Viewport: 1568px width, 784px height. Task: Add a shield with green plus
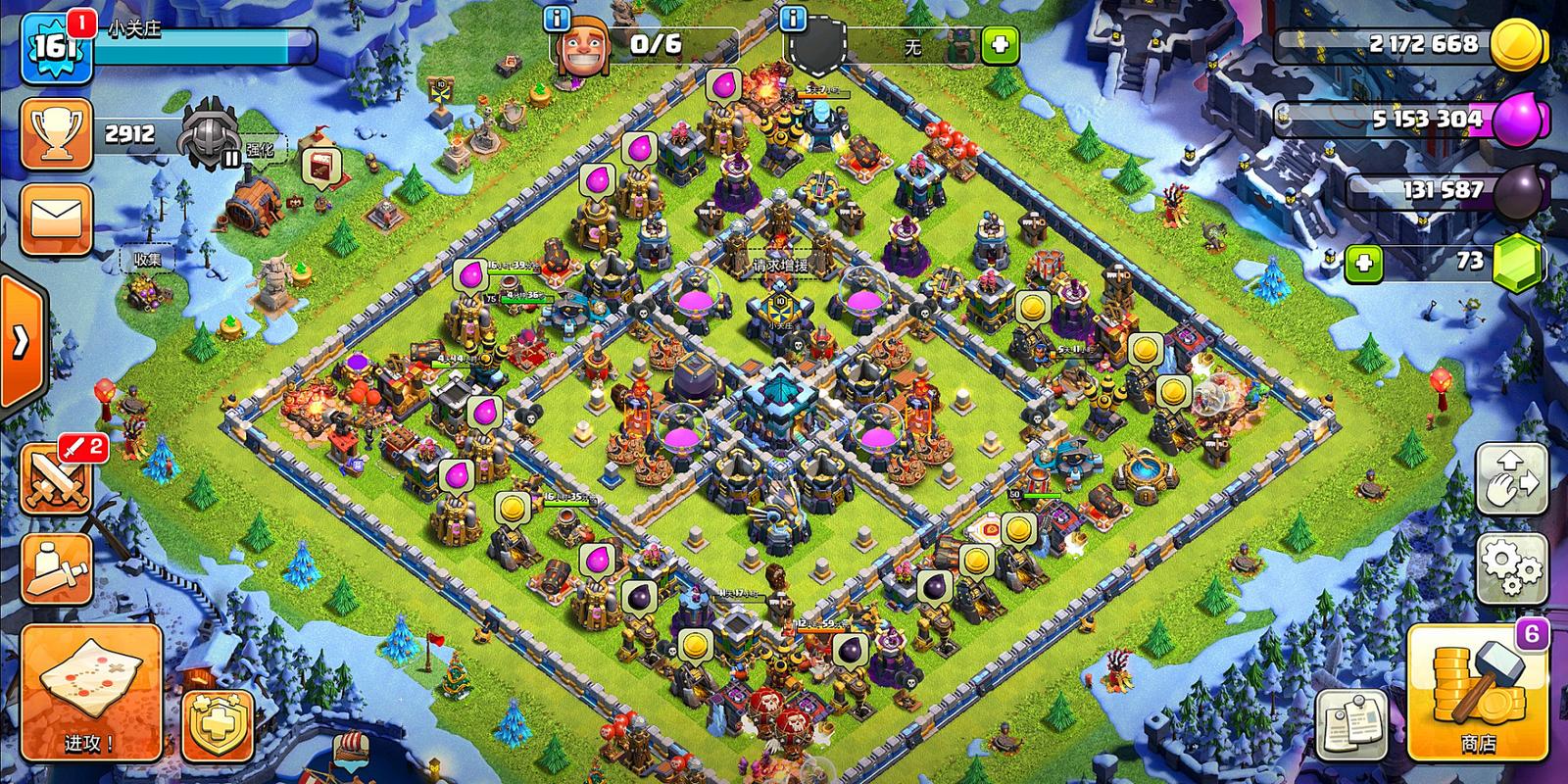point(999,44)
